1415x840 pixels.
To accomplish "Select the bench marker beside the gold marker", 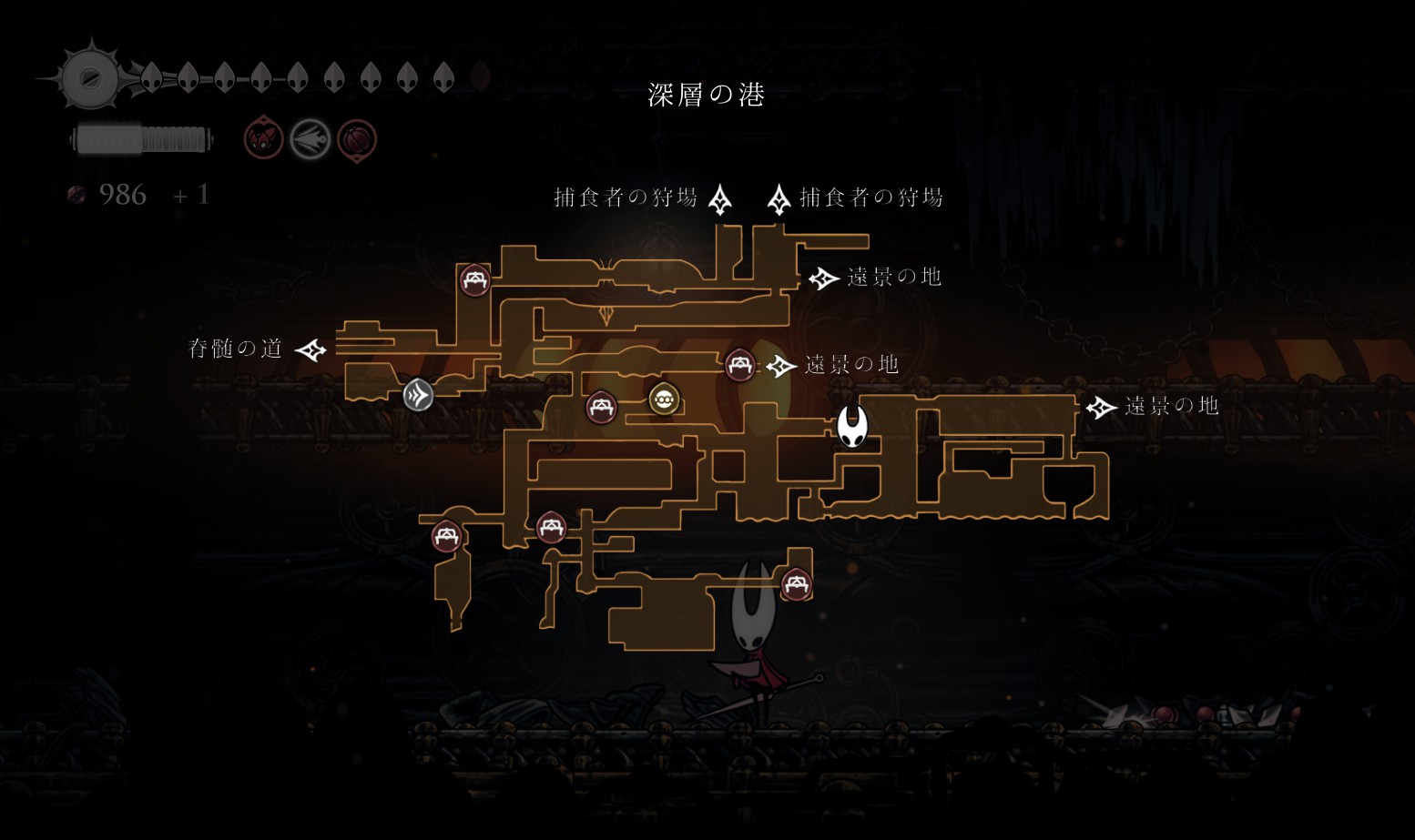I will 601,407.
